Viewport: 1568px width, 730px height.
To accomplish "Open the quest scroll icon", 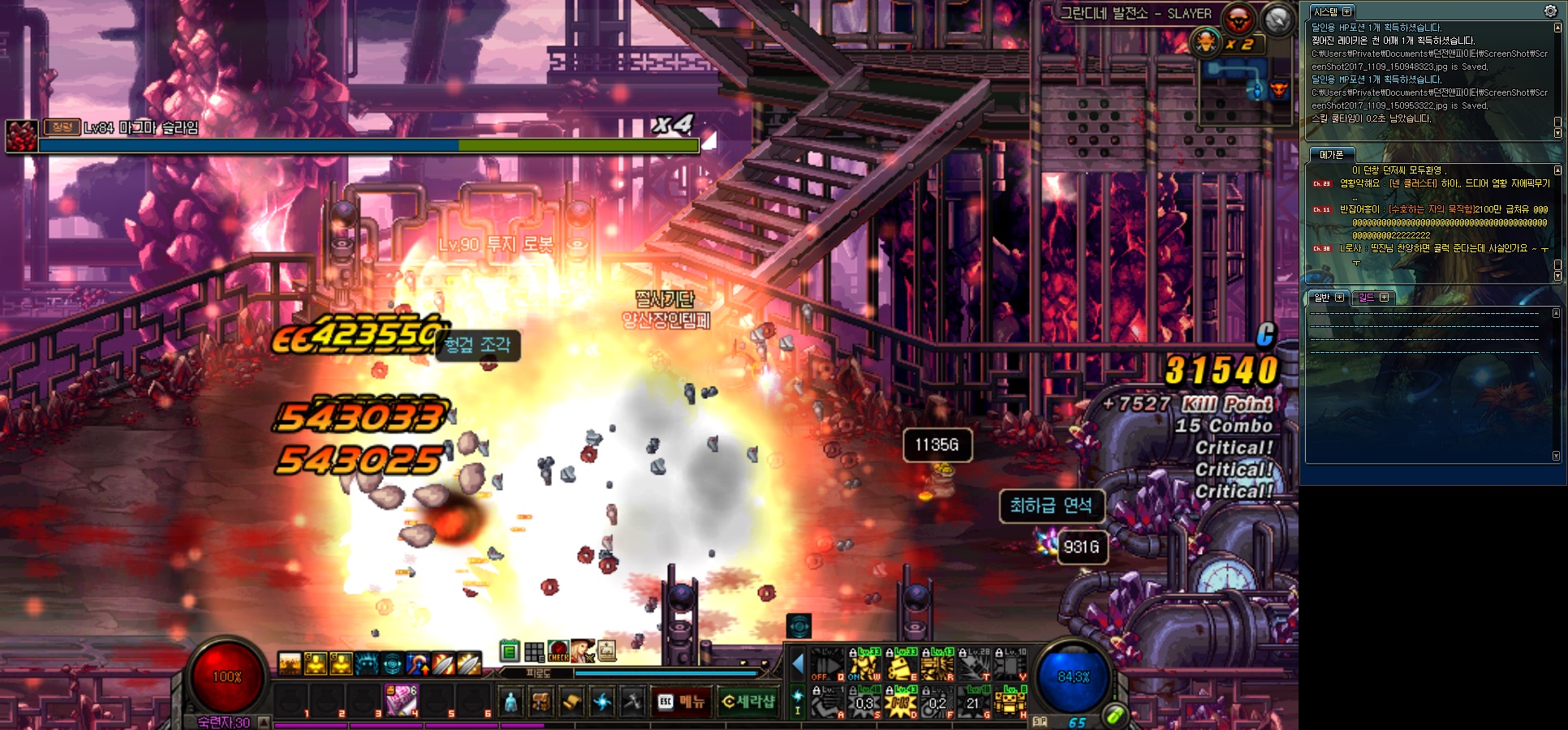I will tap(572, 702).
